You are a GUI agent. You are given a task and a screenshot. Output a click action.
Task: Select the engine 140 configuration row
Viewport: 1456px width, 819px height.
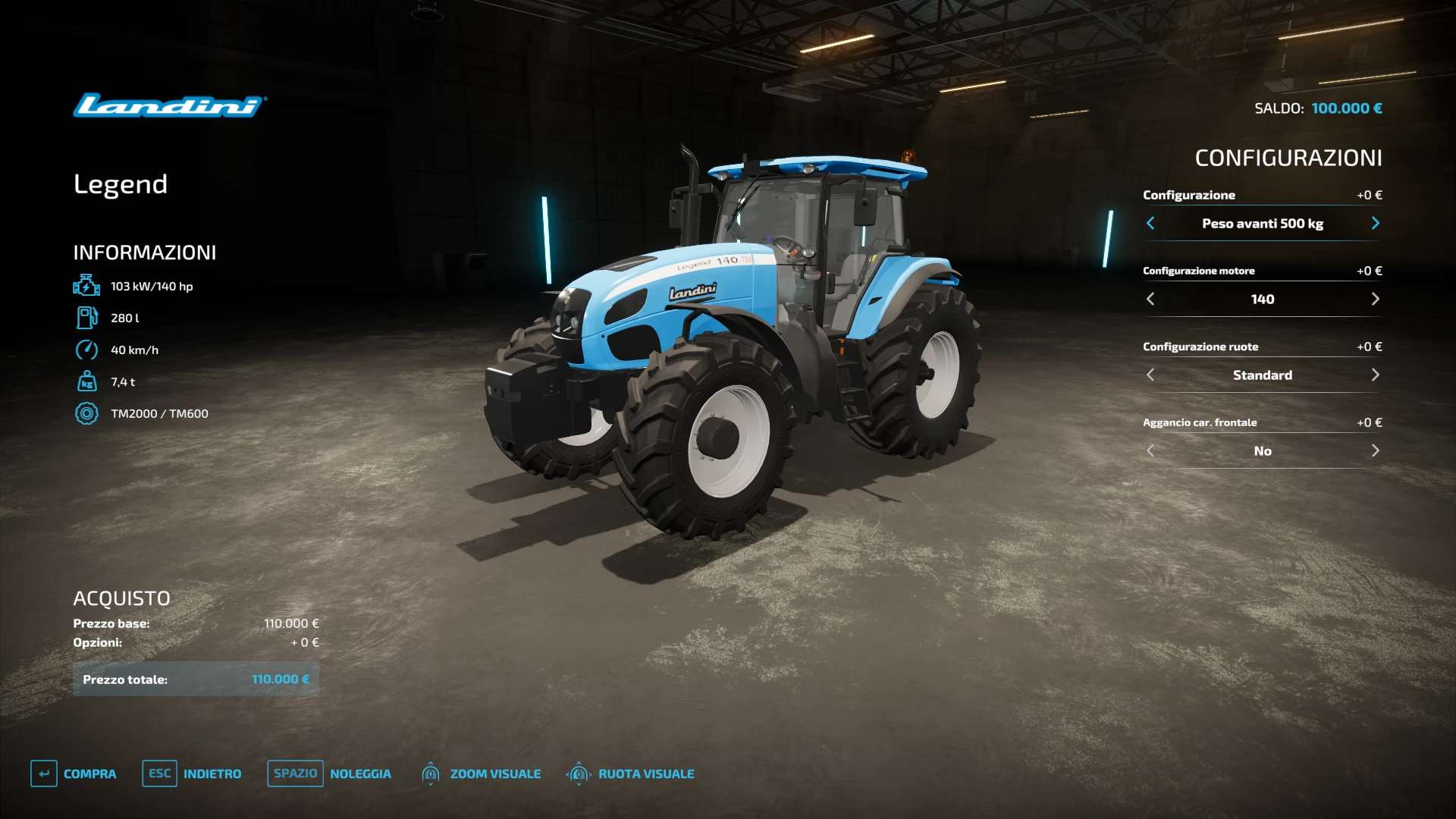tap(1262, 300)
